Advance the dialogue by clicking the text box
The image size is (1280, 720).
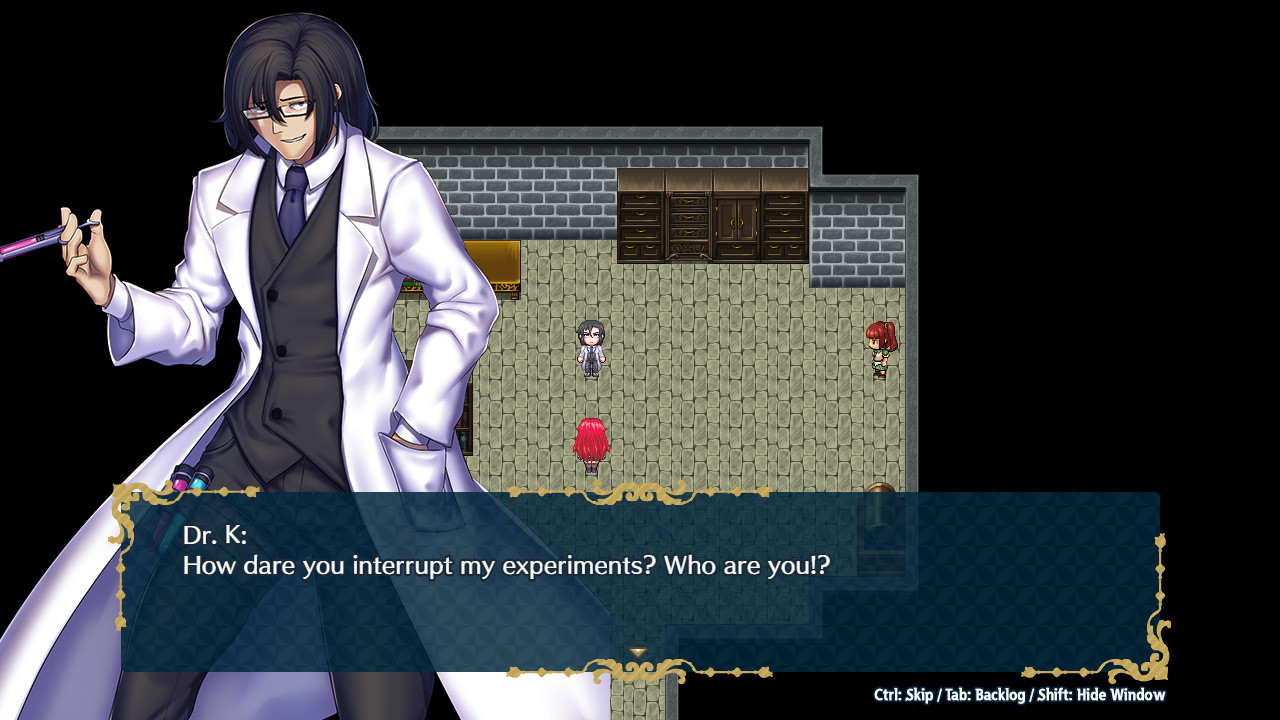[x=640, y=575]
